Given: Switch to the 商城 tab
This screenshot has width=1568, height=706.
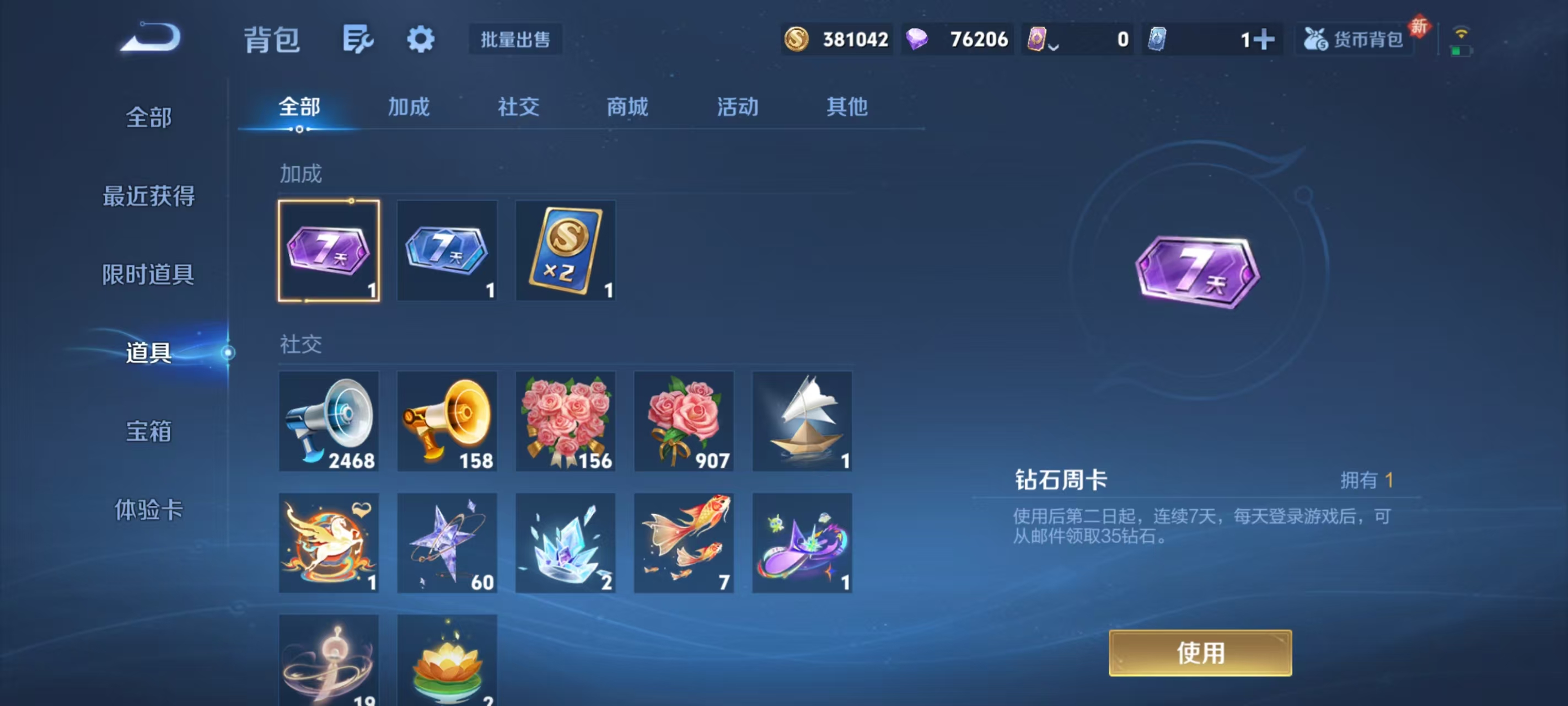Looking at the screenshot, I should pyautogui.click(x=627, y=107).
